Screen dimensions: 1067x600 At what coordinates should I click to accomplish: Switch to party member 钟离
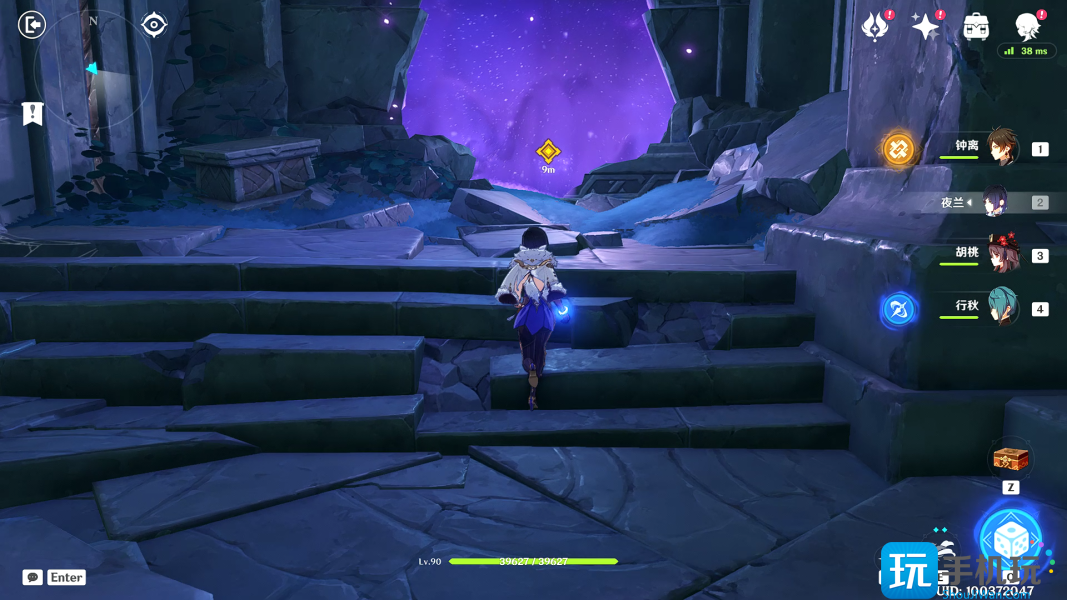point(1002,148)
